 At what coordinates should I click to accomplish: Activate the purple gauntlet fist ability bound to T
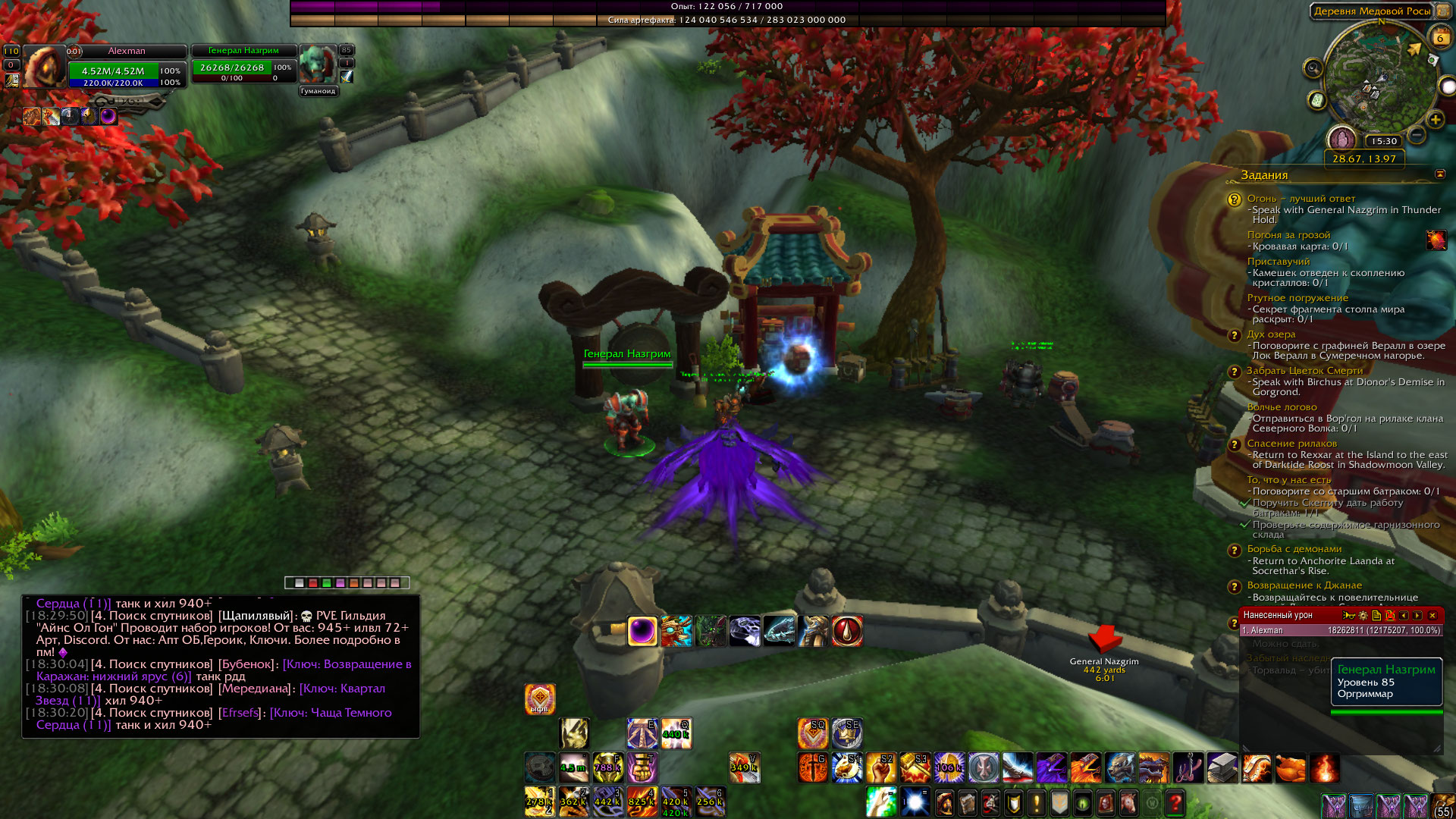tap(642, 768)
